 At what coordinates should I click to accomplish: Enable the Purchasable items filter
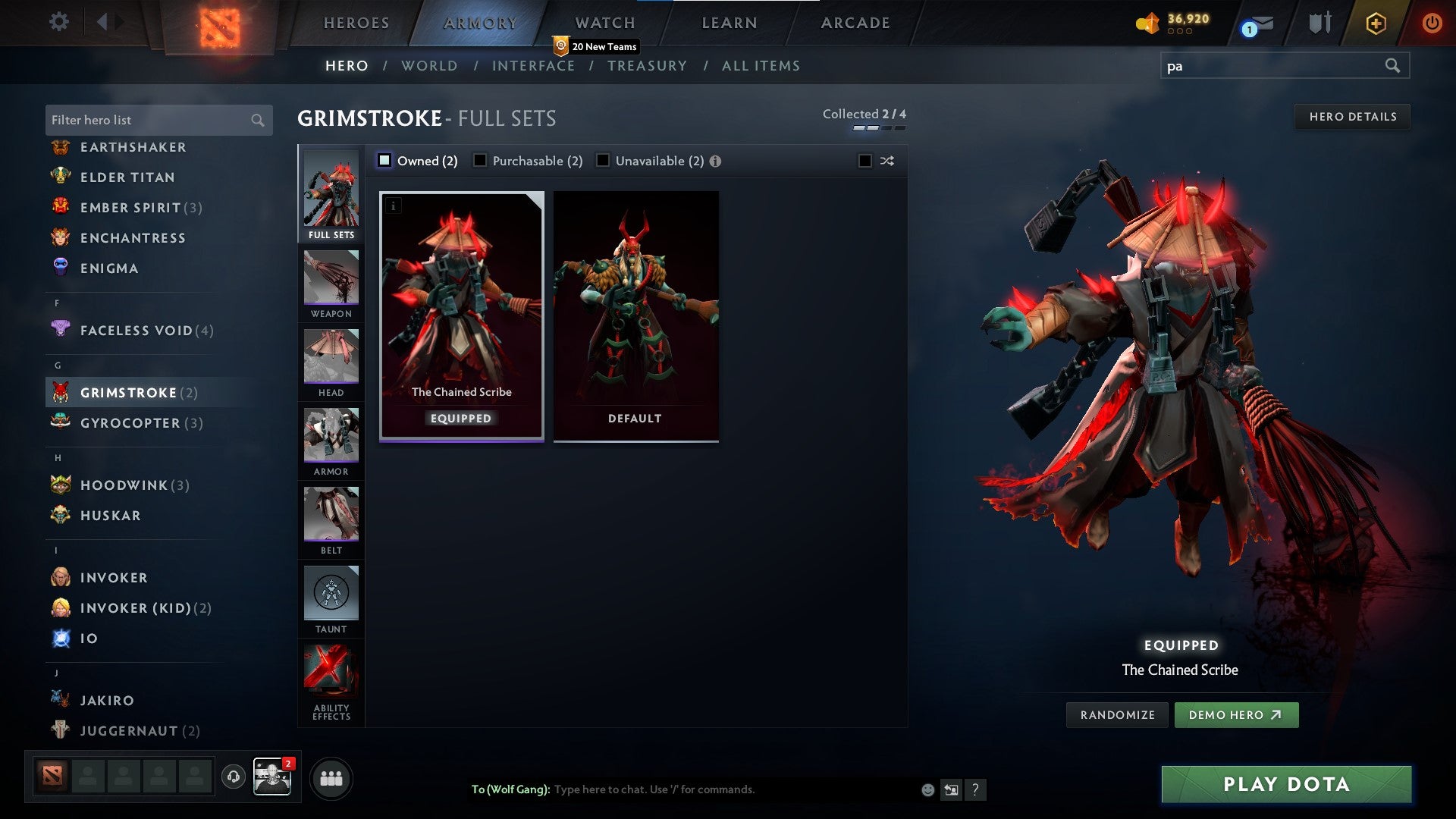480,161
